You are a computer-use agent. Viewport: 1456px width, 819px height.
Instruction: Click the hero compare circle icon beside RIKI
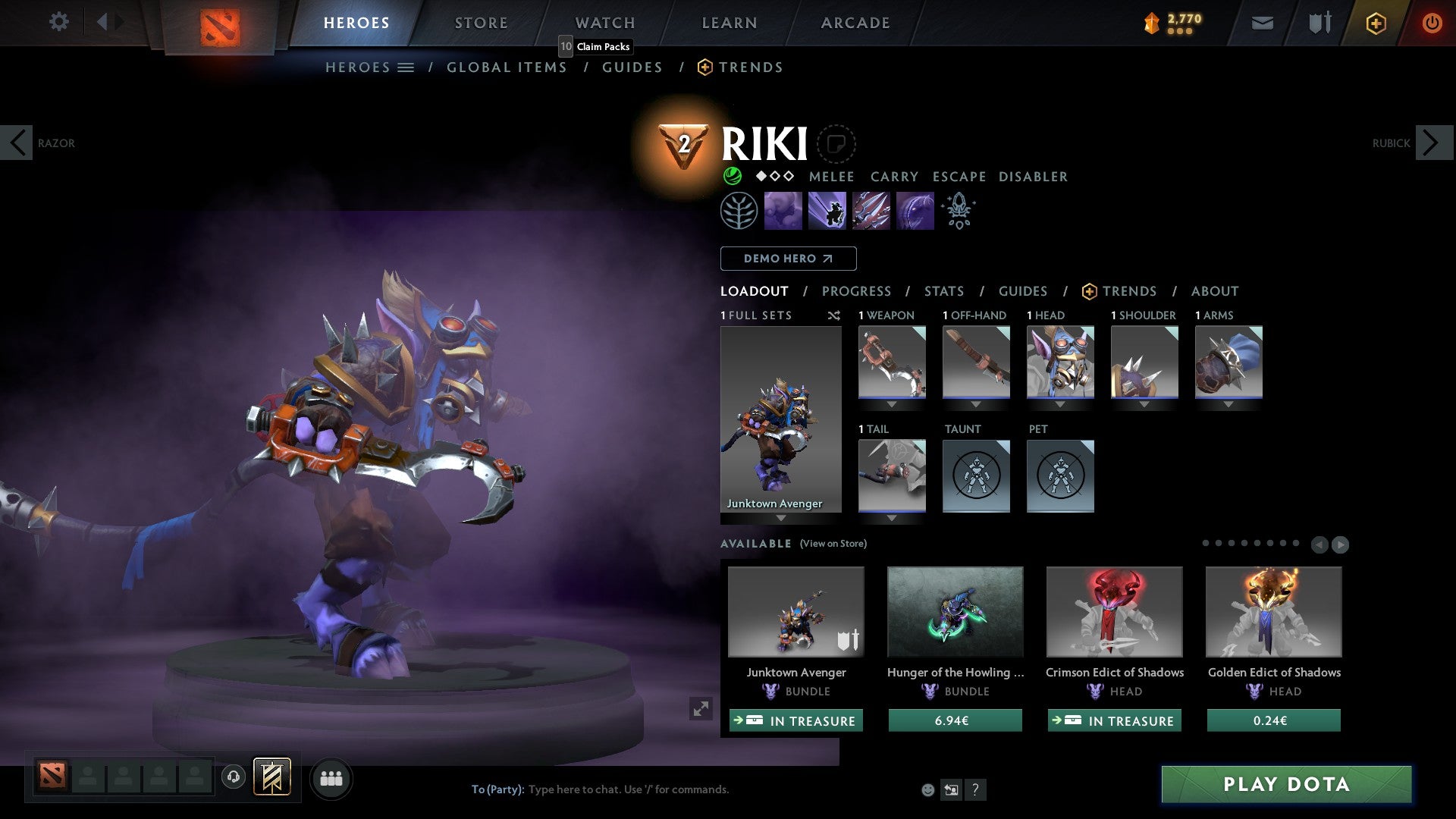(x=836, y=144)
